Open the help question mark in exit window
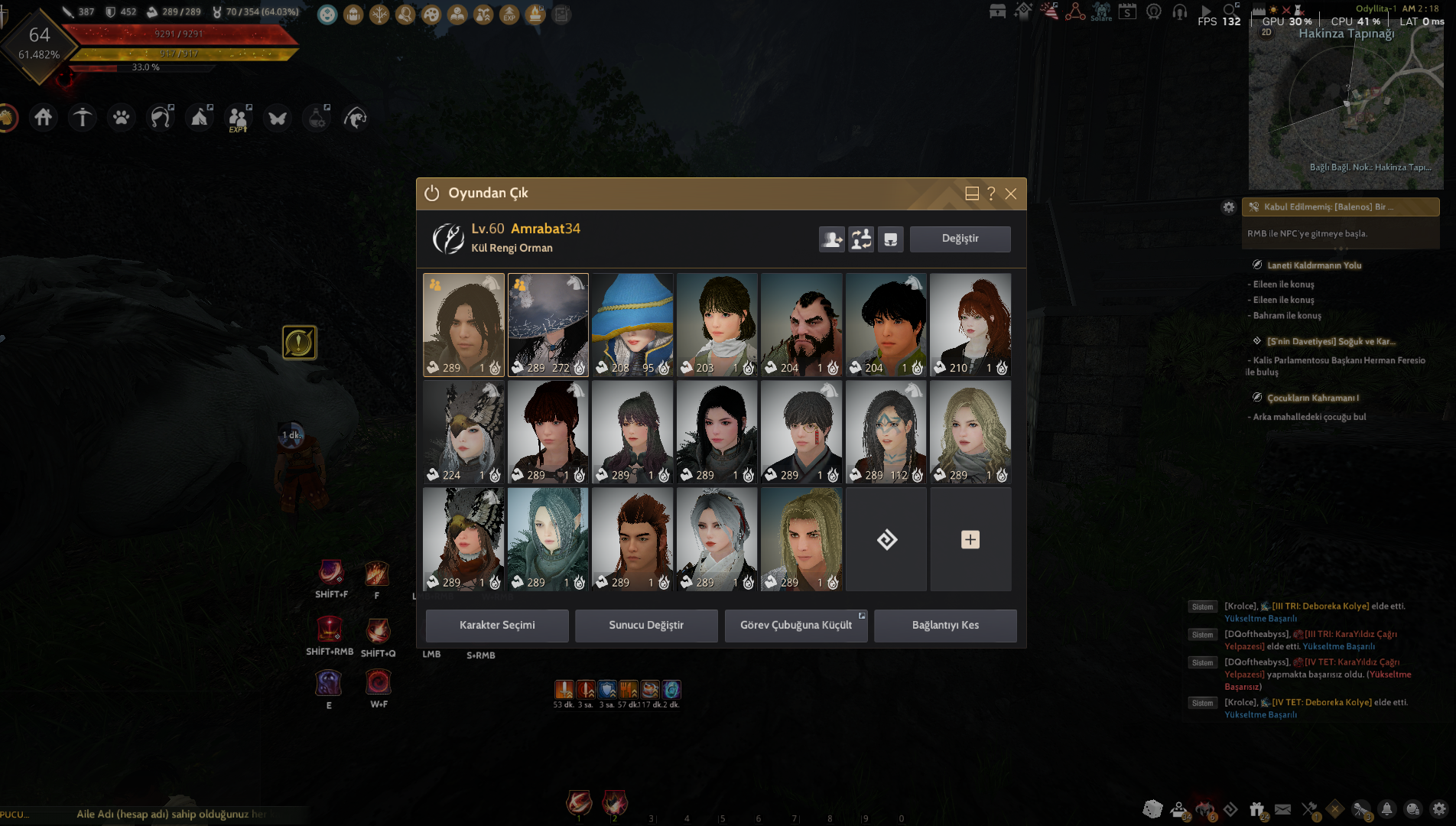The width and height of the screenshot is (1456, 826). click(991, 194)
